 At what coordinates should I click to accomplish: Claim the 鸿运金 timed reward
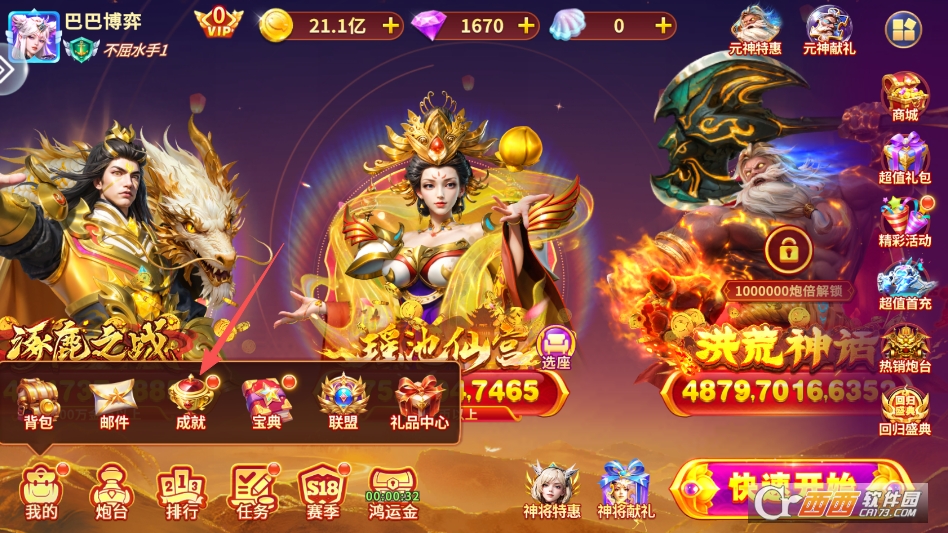coord(393,491)
